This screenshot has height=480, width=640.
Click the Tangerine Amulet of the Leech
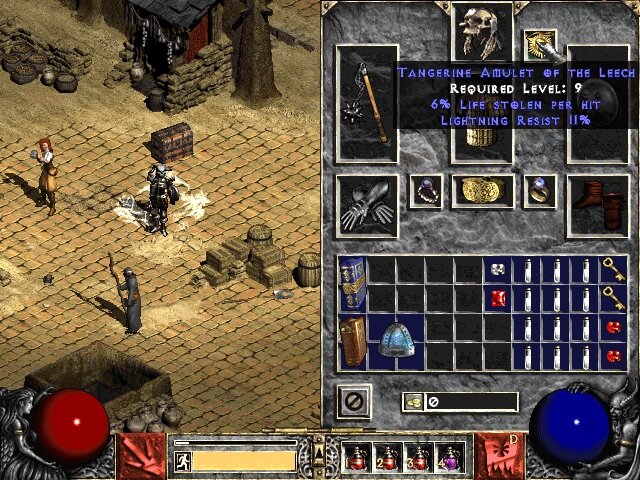(x=540, y=44)
